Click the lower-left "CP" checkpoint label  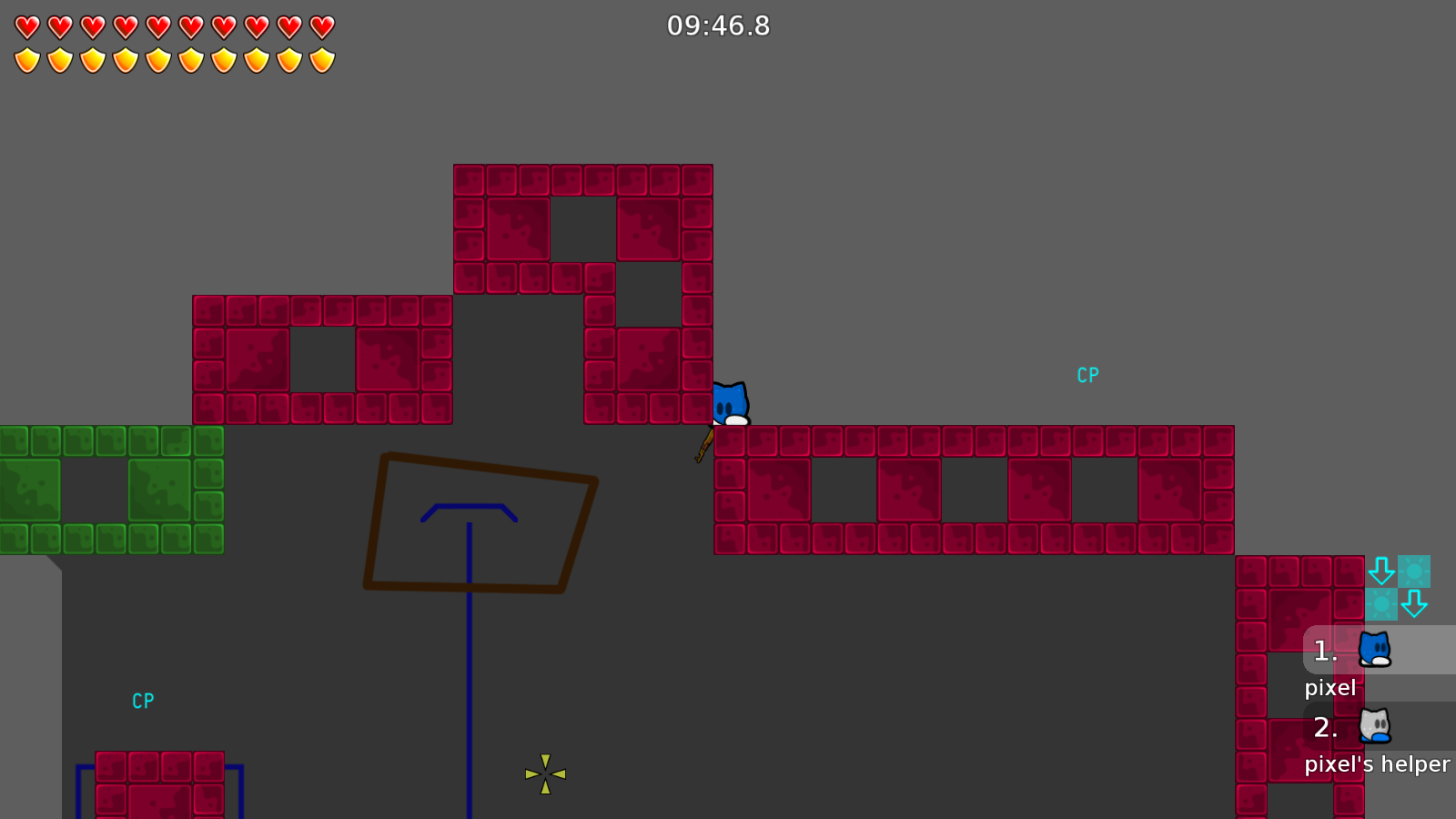coord(143,701)
